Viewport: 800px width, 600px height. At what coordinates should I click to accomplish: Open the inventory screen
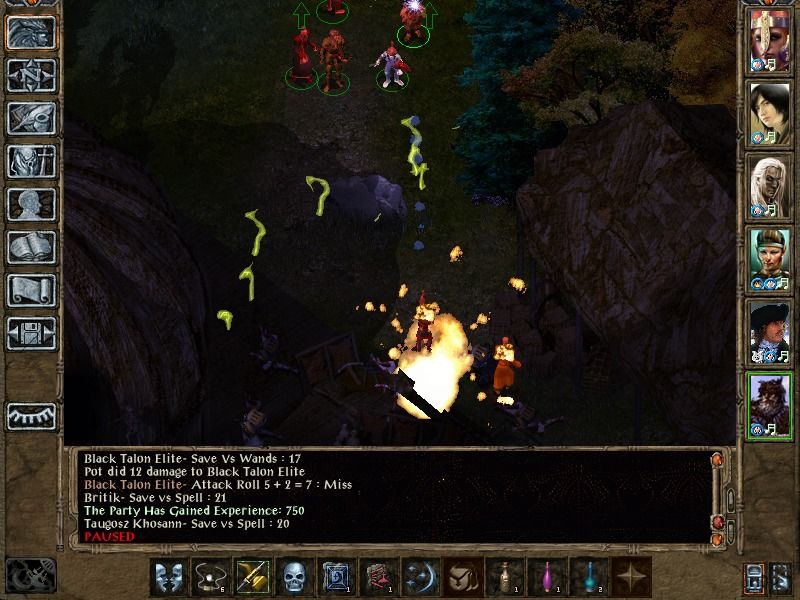point(31,161)
